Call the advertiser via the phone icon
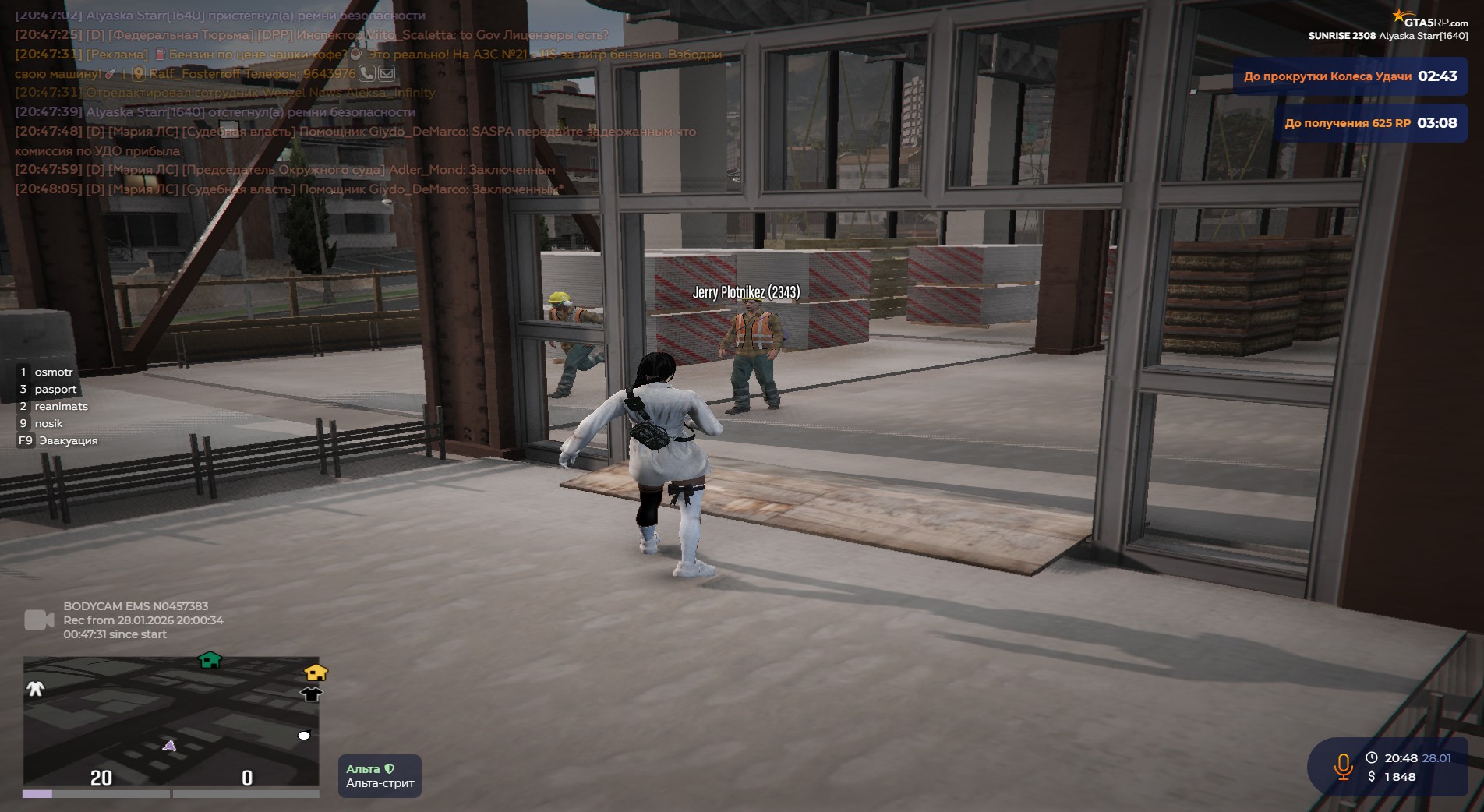This screenshot has height=812, width=1484. point(366,73)
